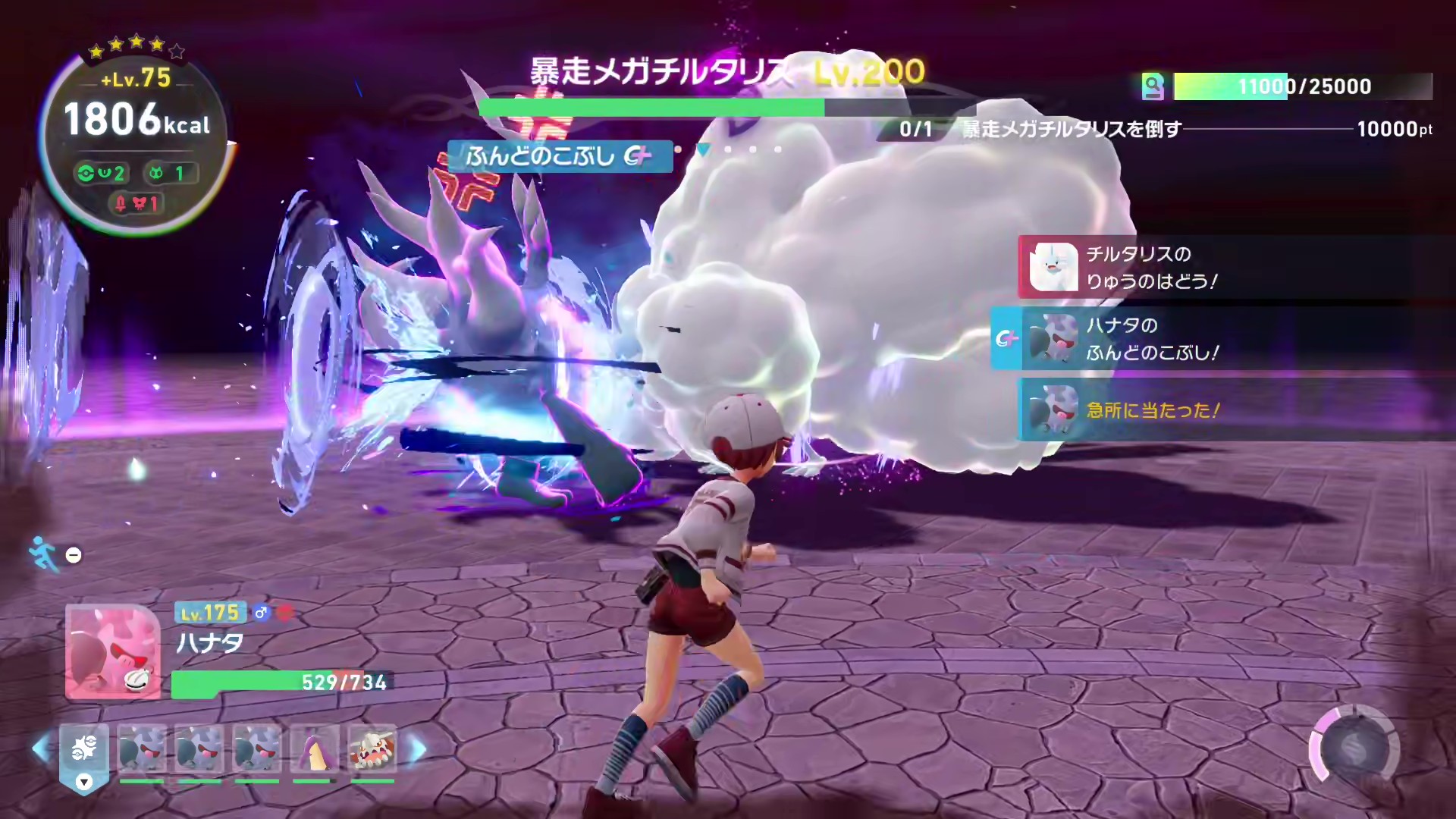Screen dimensions: 1456x819
Task: Toggle the blue running figure icon
Action: (x=44, y=554)
